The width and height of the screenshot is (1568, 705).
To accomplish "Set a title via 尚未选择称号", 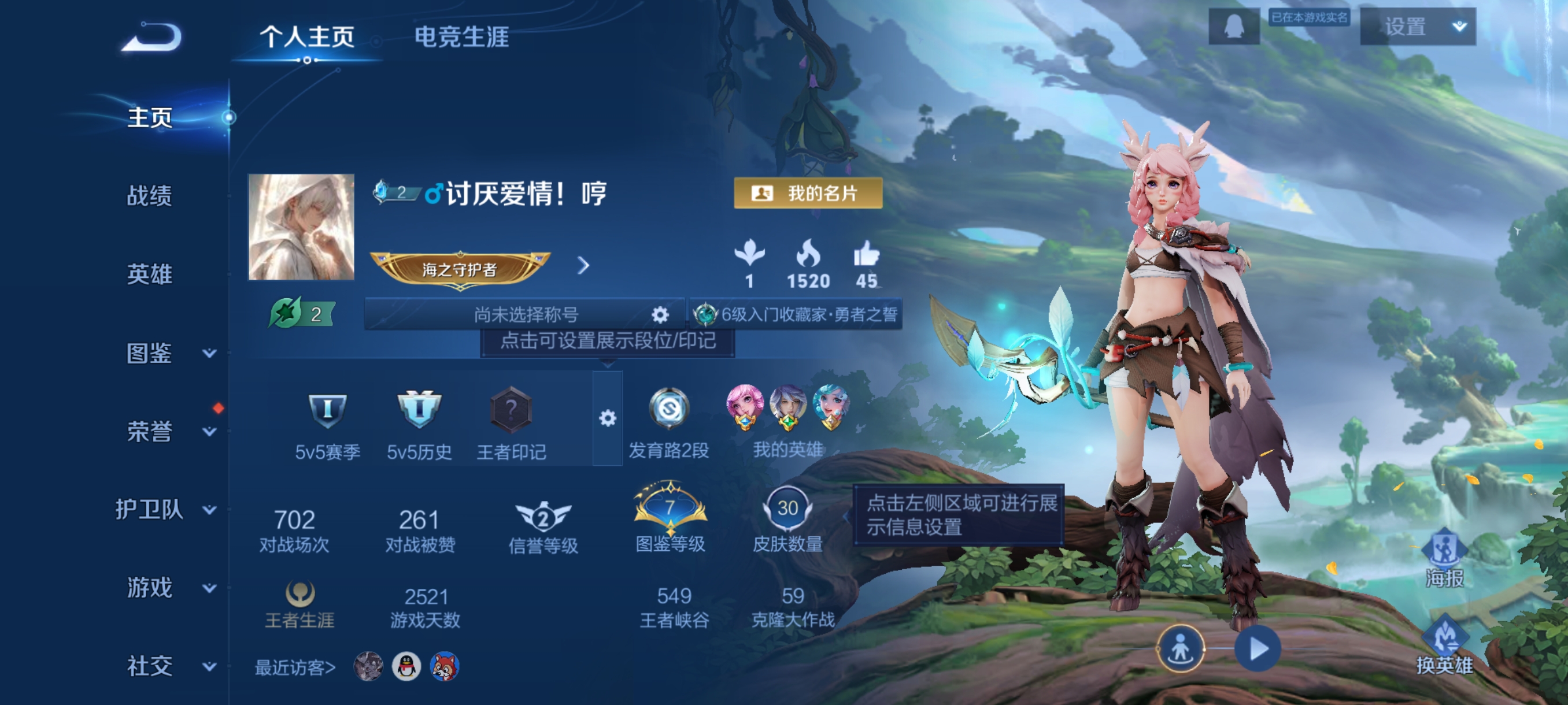I will tap(526, 314).
